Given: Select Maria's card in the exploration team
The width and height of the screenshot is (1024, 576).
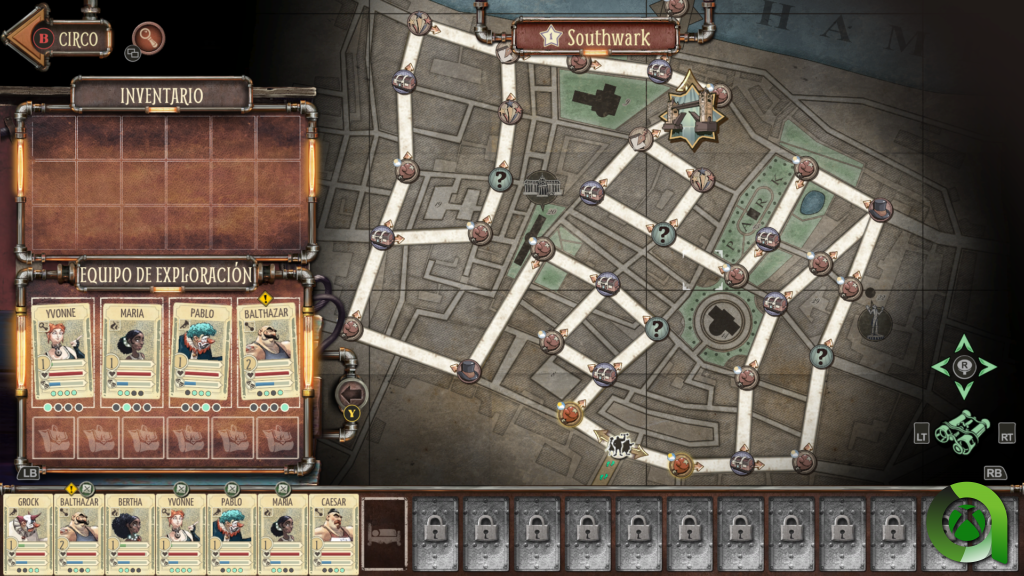Looking at the screenshot, I should (x=132, y=352).
